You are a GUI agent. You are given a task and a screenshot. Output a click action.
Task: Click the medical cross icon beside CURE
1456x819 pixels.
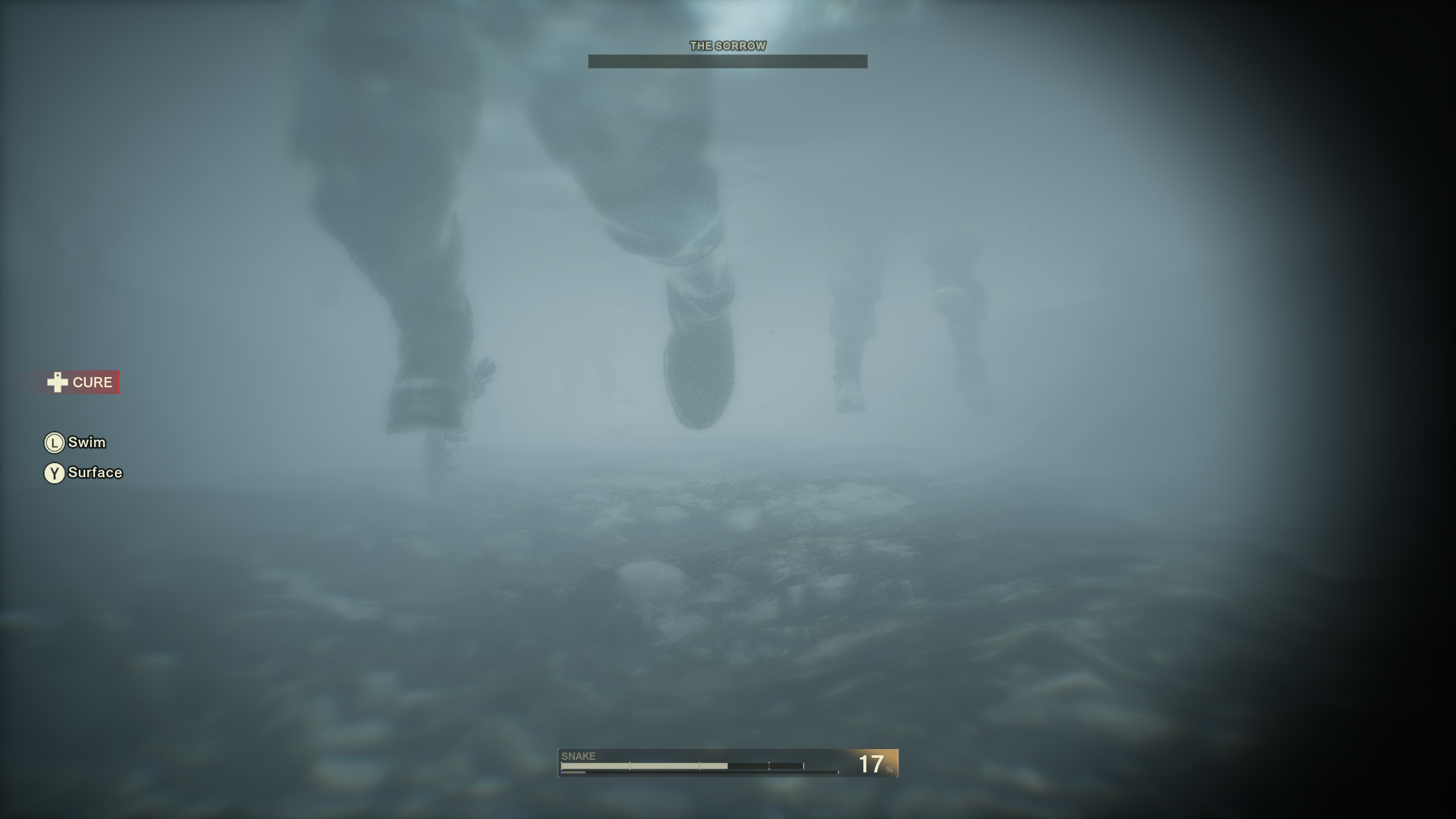pos(57,382)
